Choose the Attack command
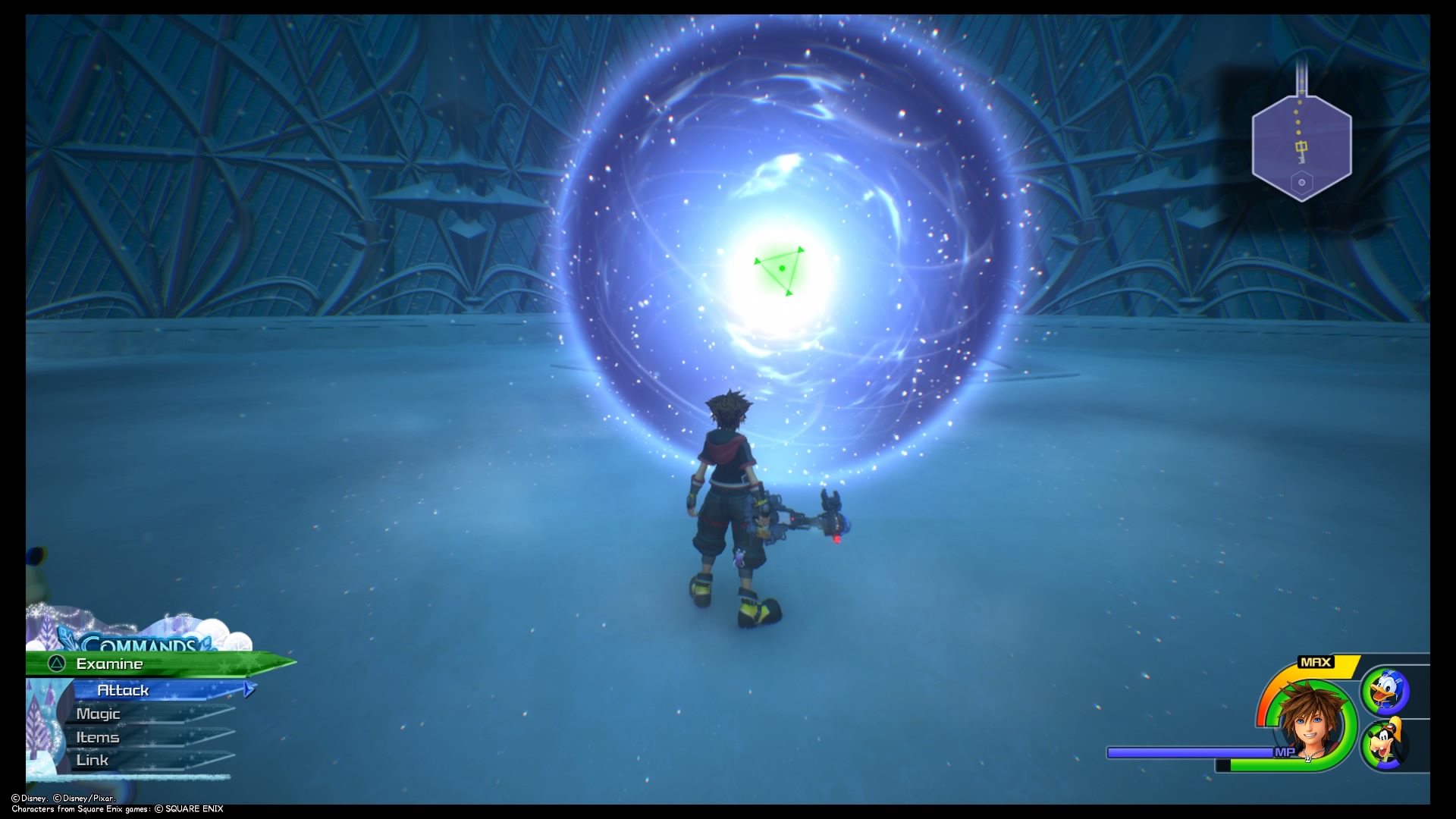This screenshot has height=819, width=1456. [x=124, y=690]
